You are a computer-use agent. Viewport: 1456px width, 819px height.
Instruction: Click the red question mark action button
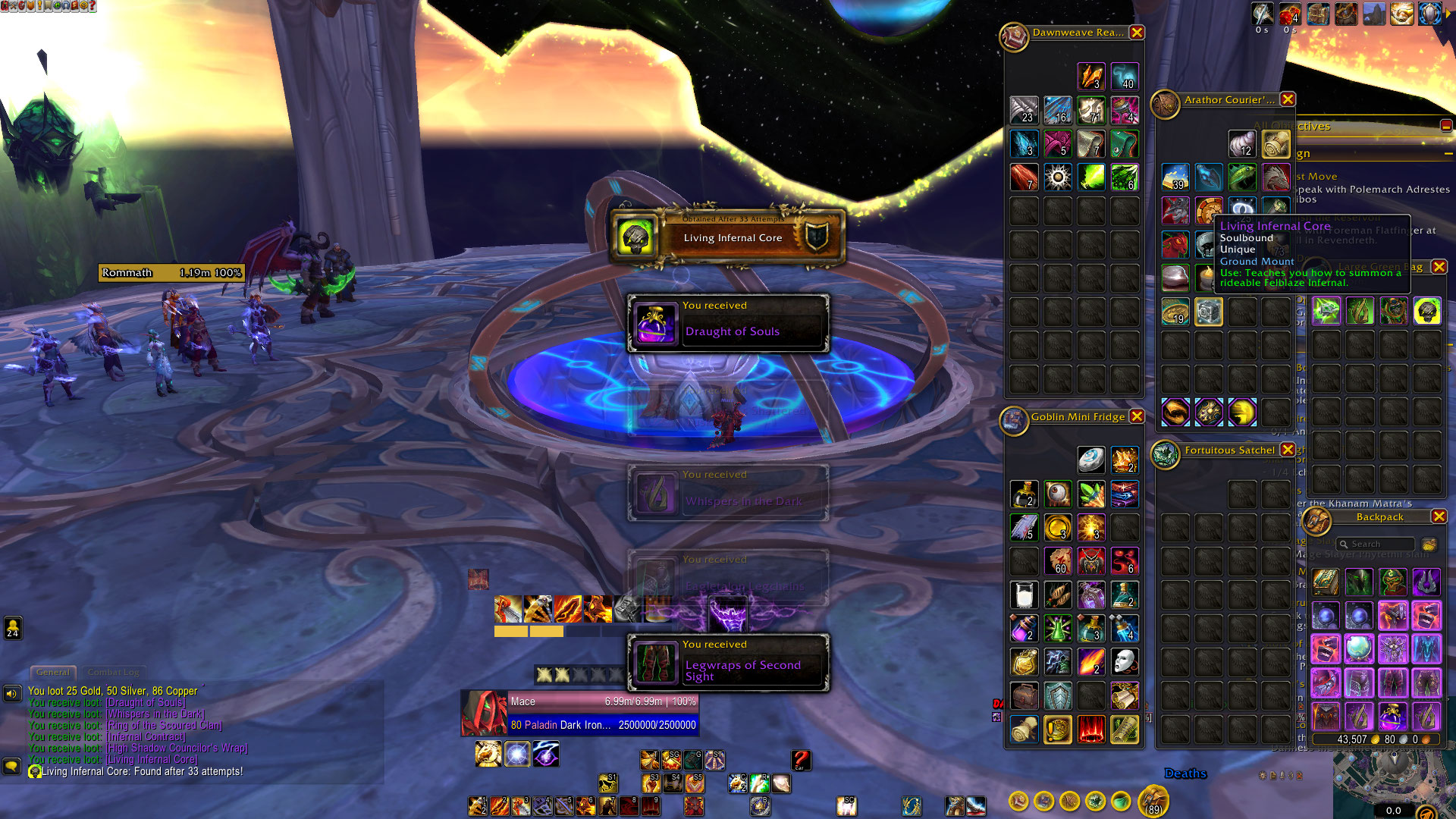click(x=801, y=759)
